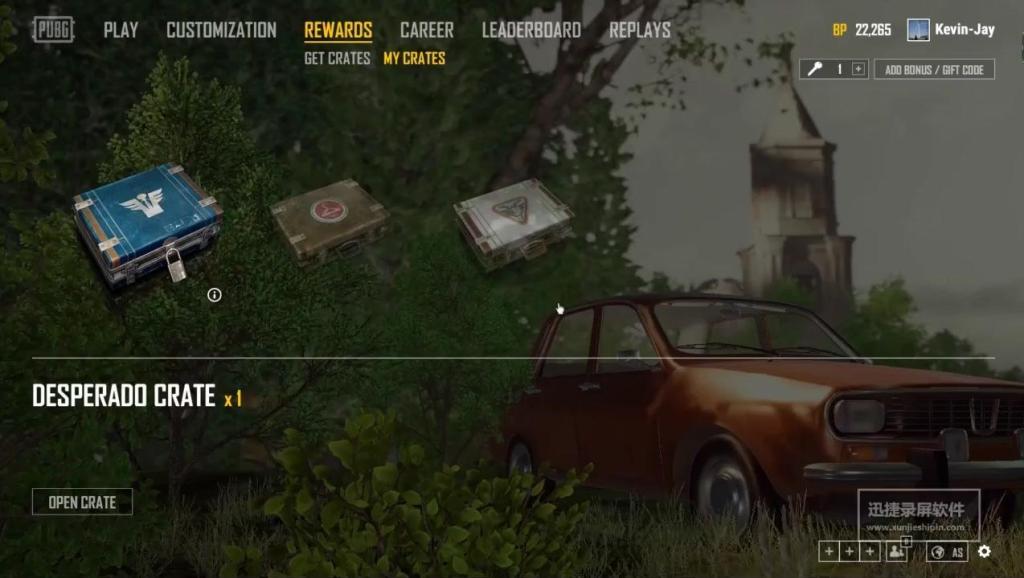Open the Replays section
The height and width of the screenshot is (578, 1024).
tap(640, 30)
